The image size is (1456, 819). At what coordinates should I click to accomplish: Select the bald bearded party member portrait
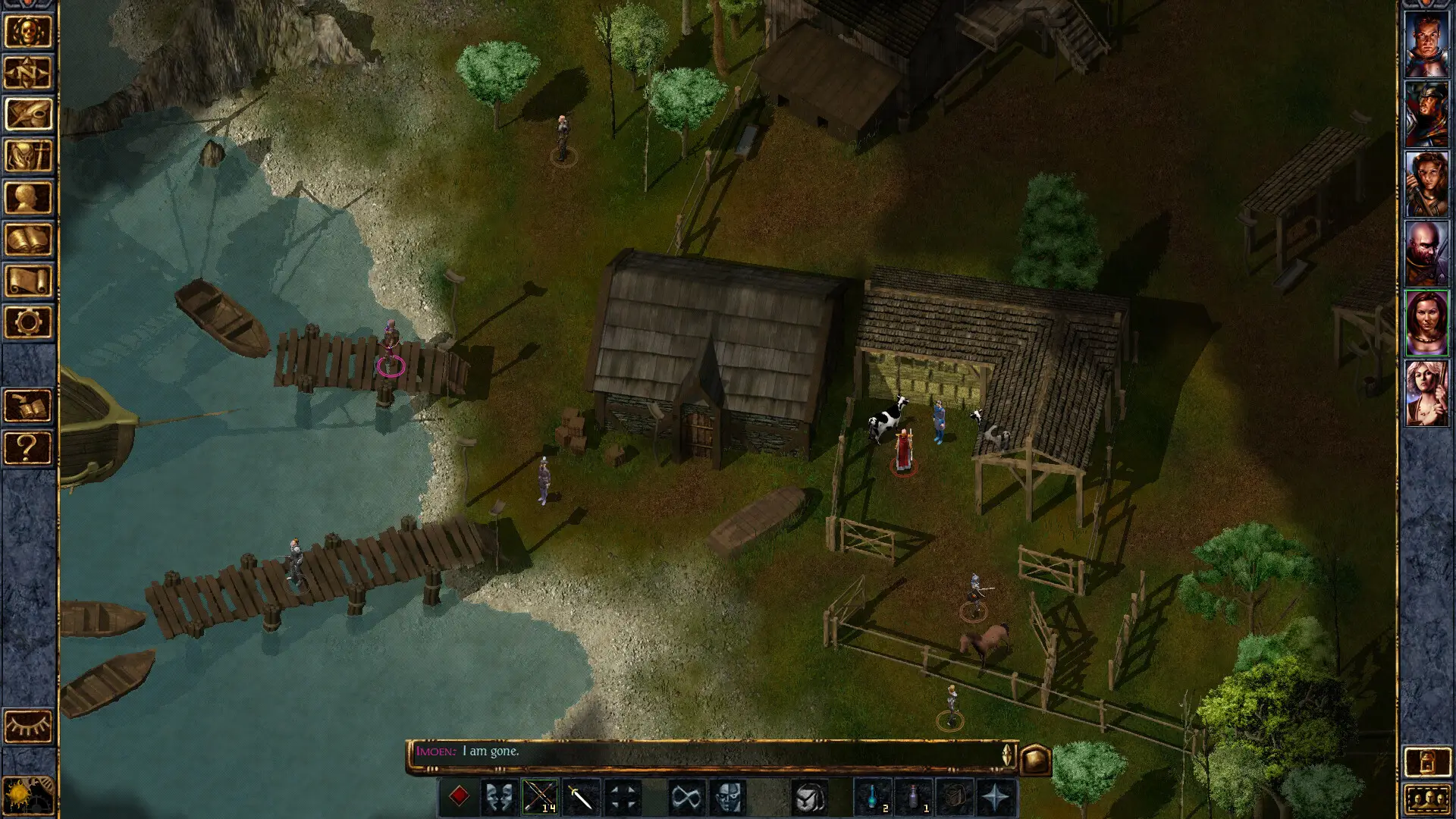tap(1426, 253)
